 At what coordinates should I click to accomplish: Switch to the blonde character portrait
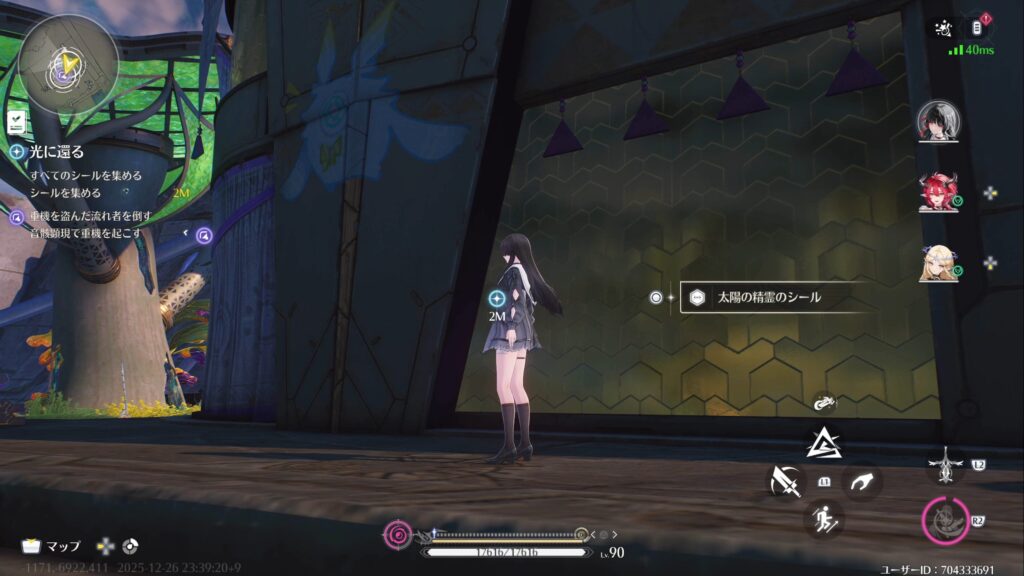[x=938, y=263]
